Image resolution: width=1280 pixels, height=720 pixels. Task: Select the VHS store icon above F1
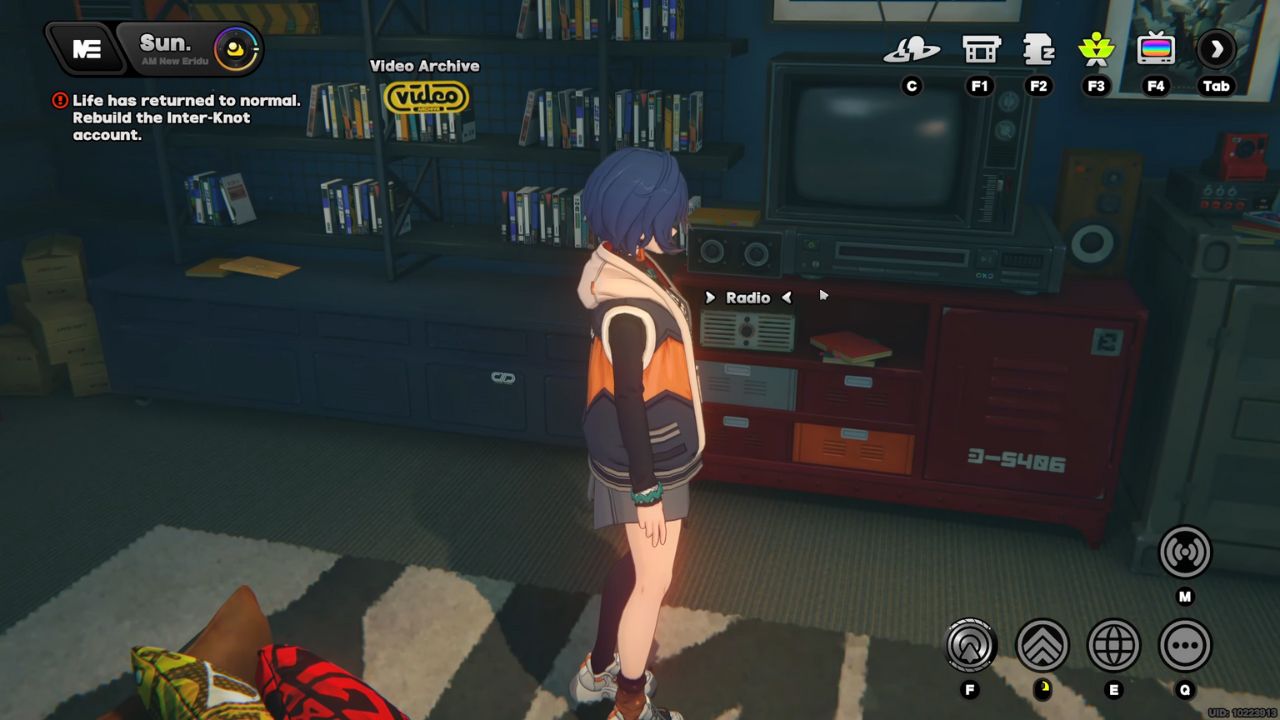(979, 47)
